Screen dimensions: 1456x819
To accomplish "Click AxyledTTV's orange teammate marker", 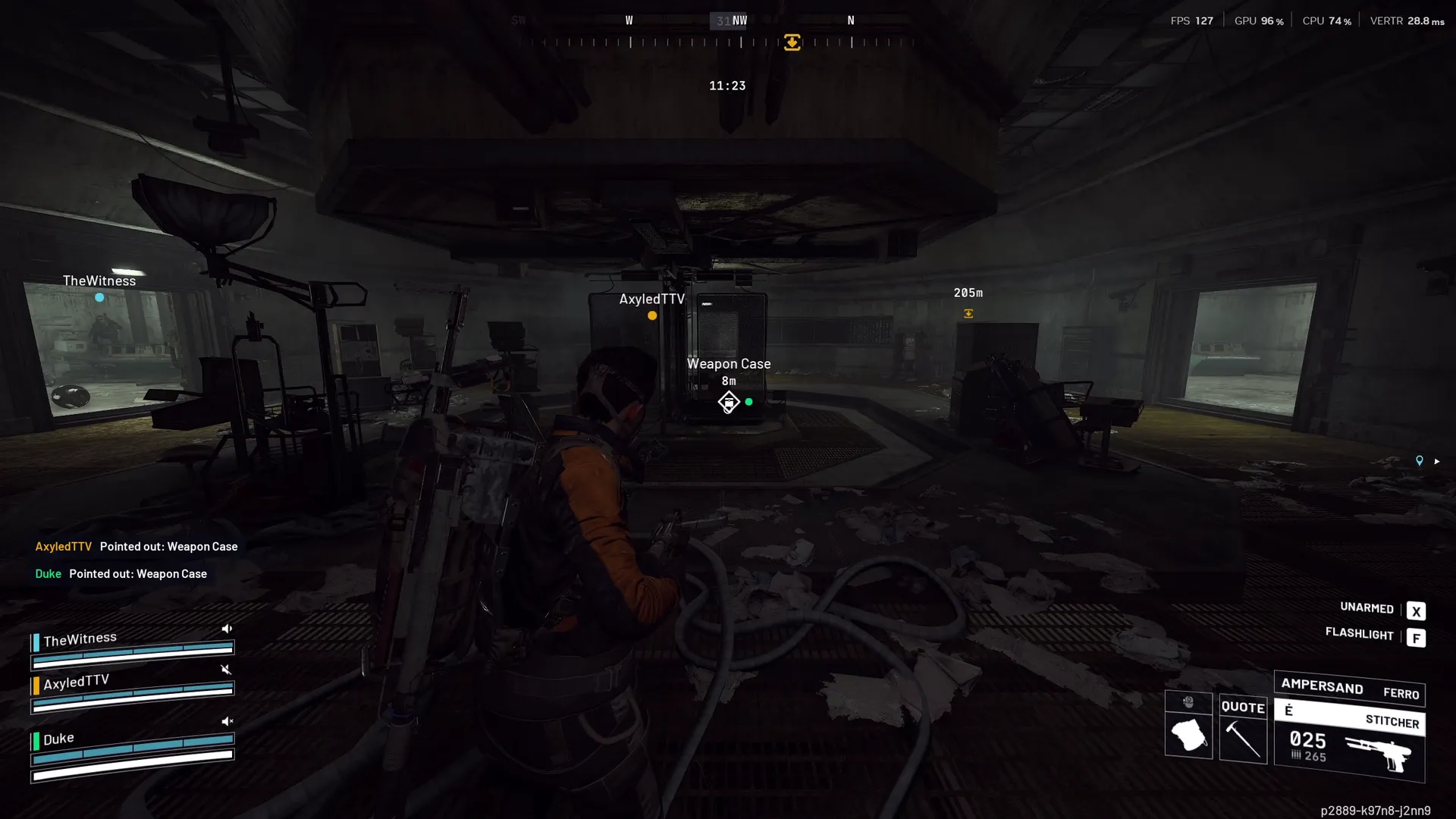I will tap(652, 315).
